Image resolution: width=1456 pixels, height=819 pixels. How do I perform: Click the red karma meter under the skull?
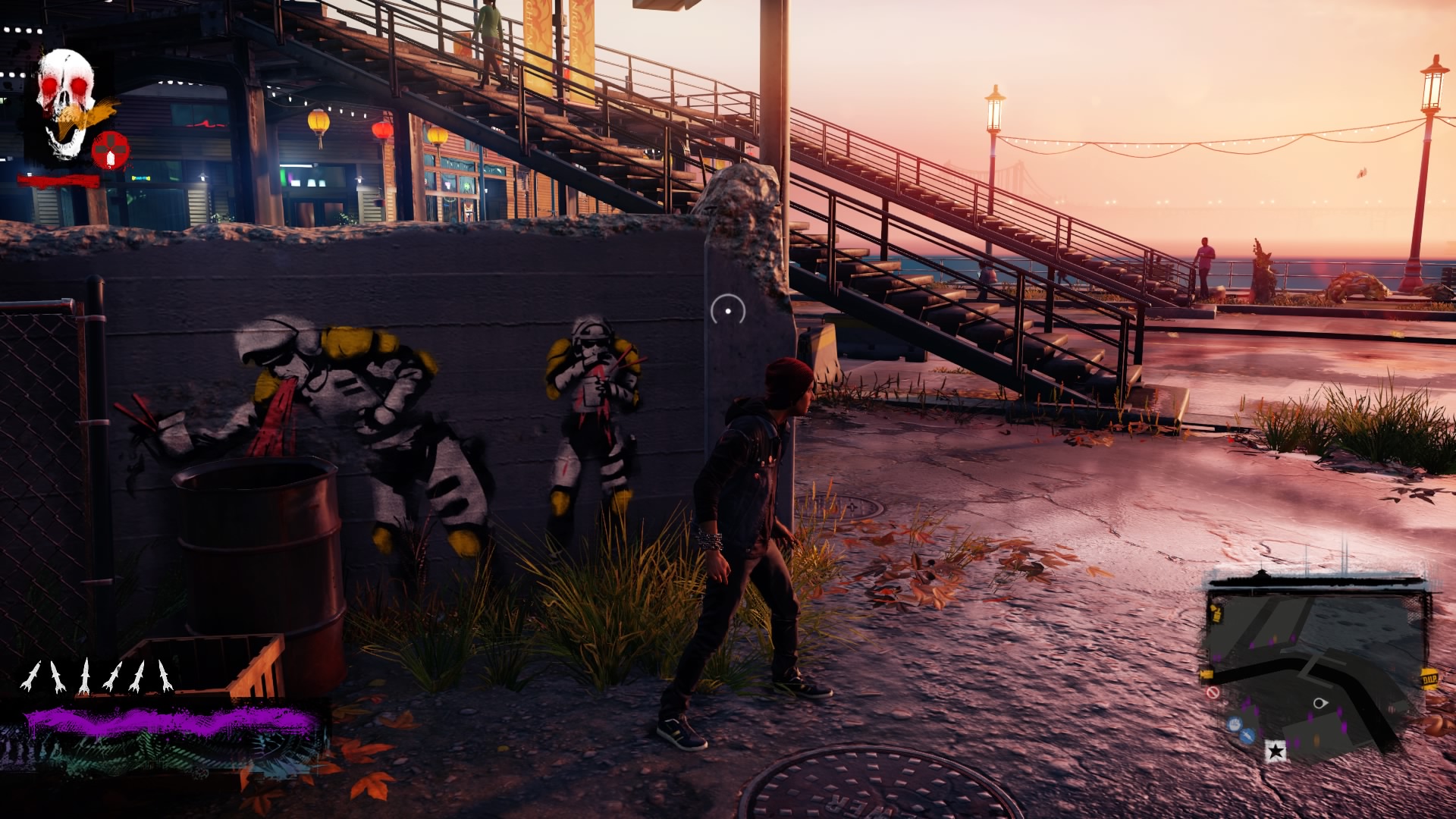click(x=59, y=179)
